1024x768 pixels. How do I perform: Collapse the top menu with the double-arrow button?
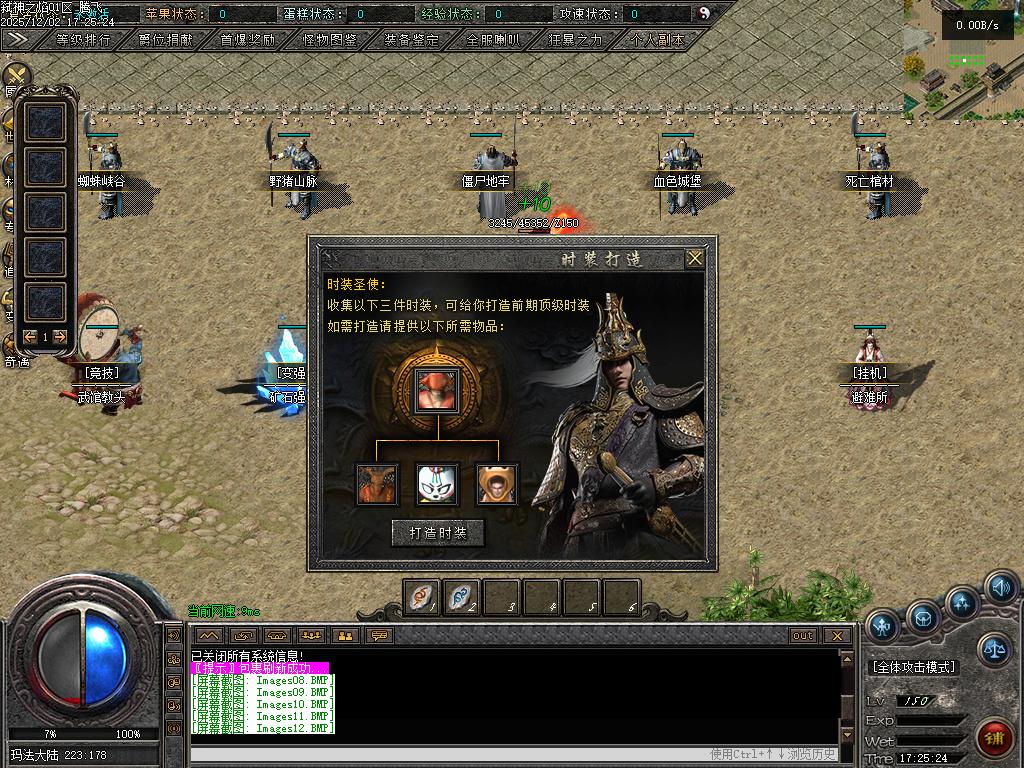pos(17,40)
